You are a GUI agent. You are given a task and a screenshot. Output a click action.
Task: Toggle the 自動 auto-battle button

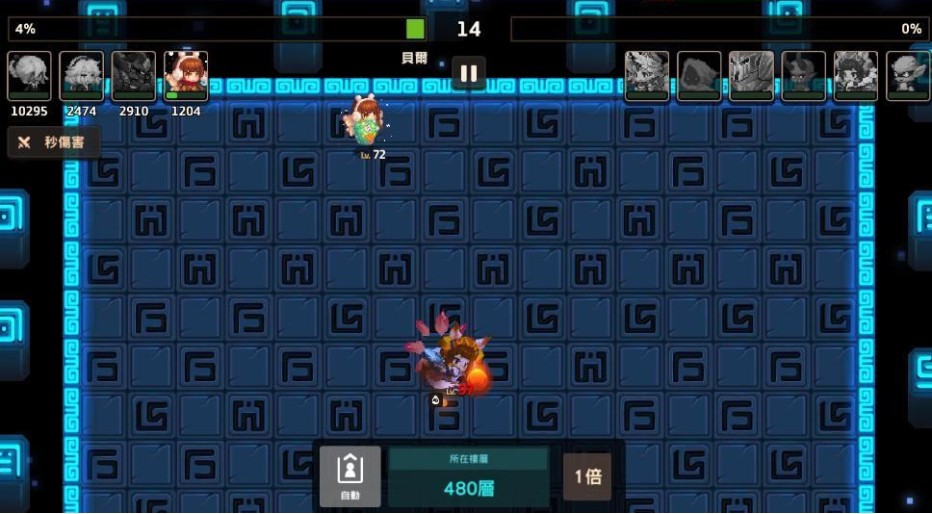[350, 476]
